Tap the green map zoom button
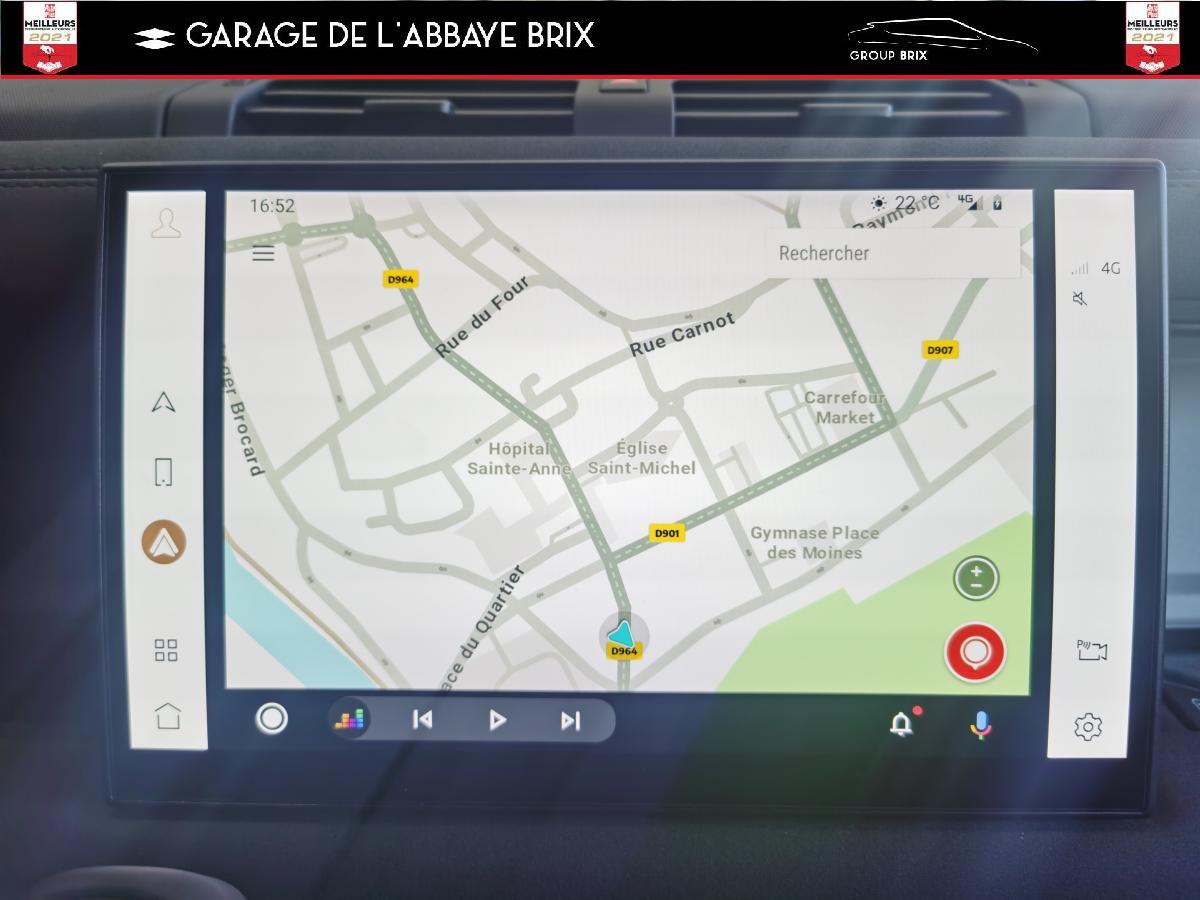This screenshot has height=900, width=1200. [x=976, y=578]
